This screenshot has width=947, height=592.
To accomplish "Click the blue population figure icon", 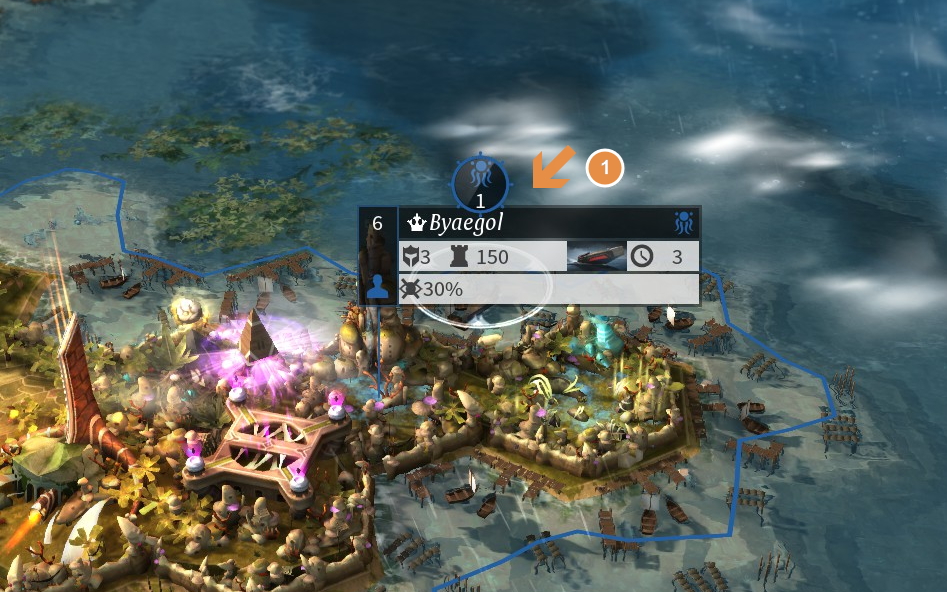I will click(x=377, y=288).
